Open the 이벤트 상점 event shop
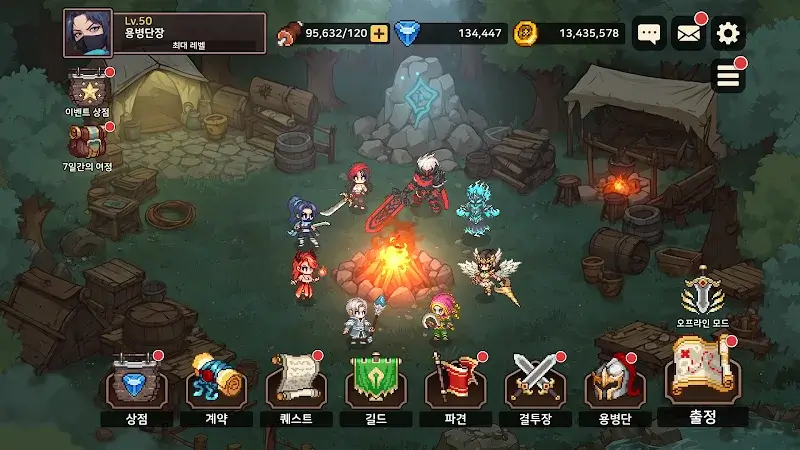Viewport: 800px width, 450px height. tap(88, 90)
